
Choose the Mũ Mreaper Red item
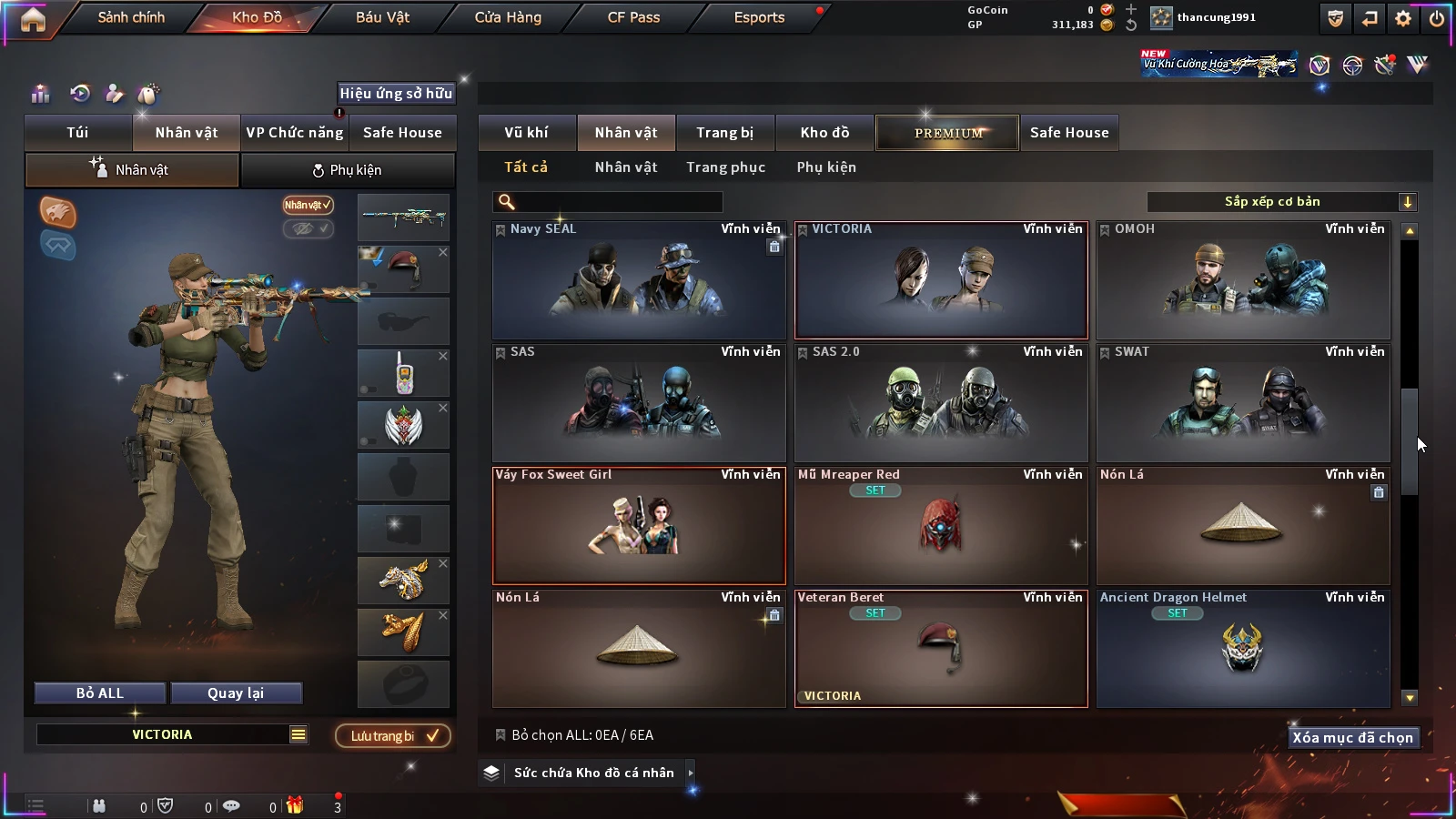pyautogui.click(x=940, y=526)
